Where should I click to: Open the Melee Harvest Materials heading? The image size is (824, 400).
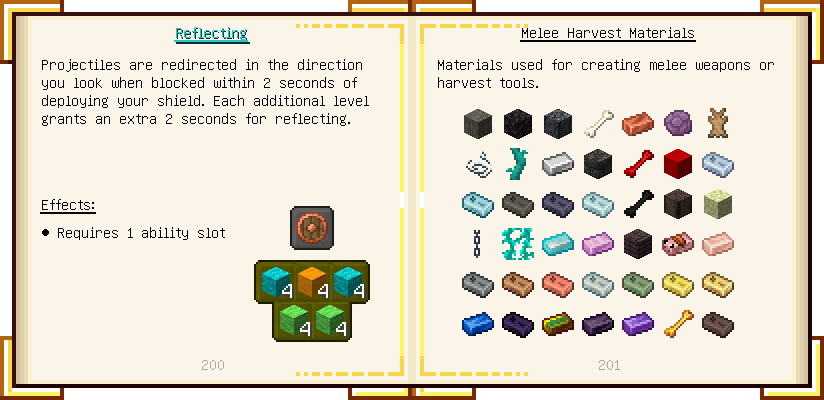tap(607, 34)
